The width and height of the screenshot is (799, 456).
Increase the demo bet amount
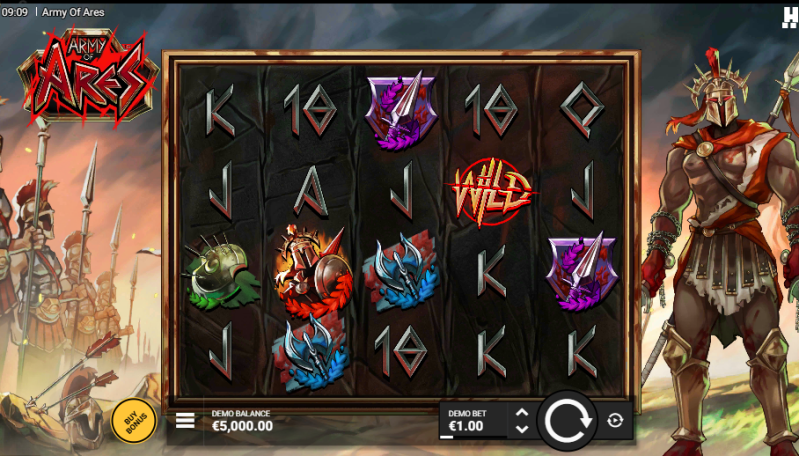point(521,412)
